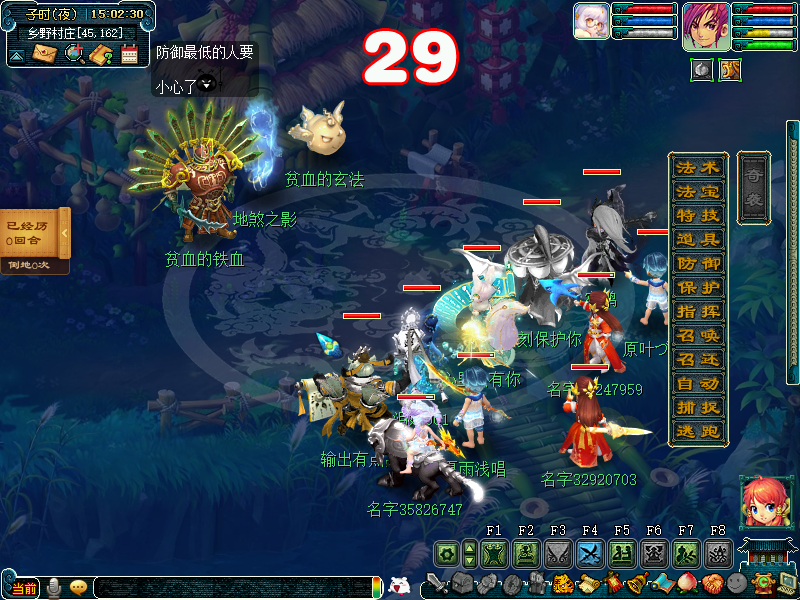This screenshot has height=600, width=800.
Task: Open the mail envelope icon
Action: coord(45,54)
